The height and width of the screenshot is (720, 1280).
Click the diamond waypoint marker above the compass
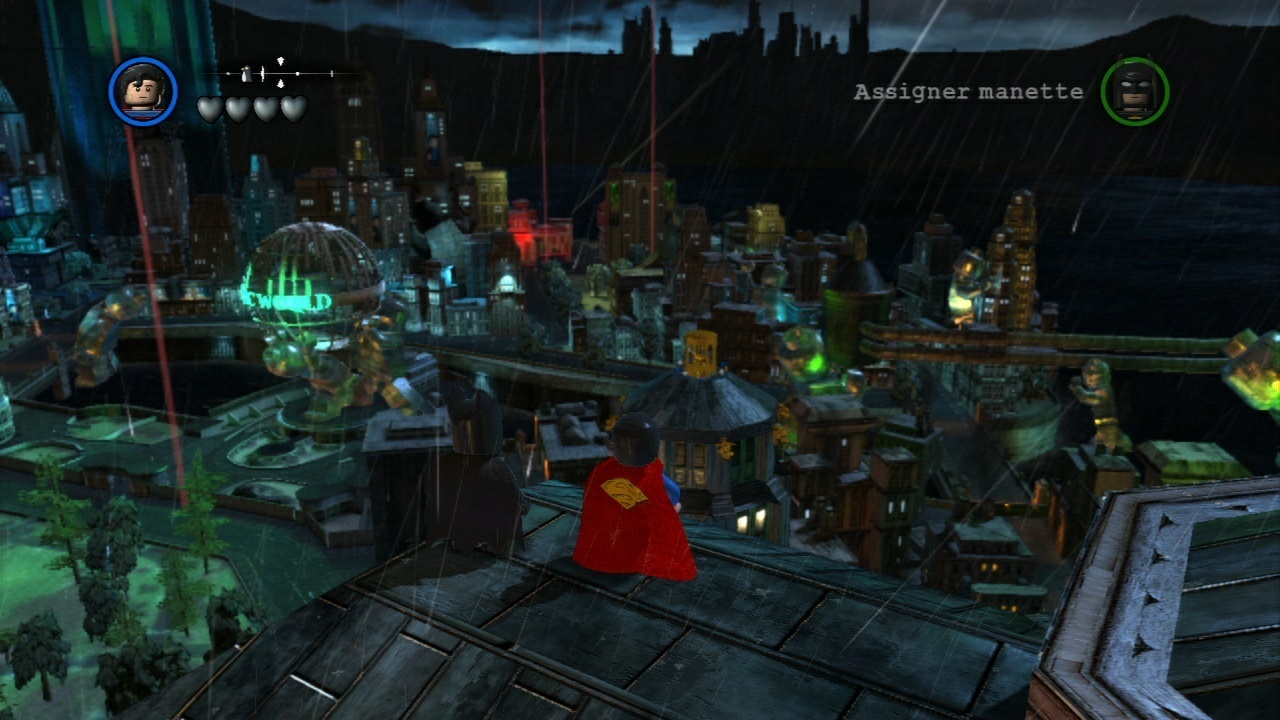[x=281, y=61]
